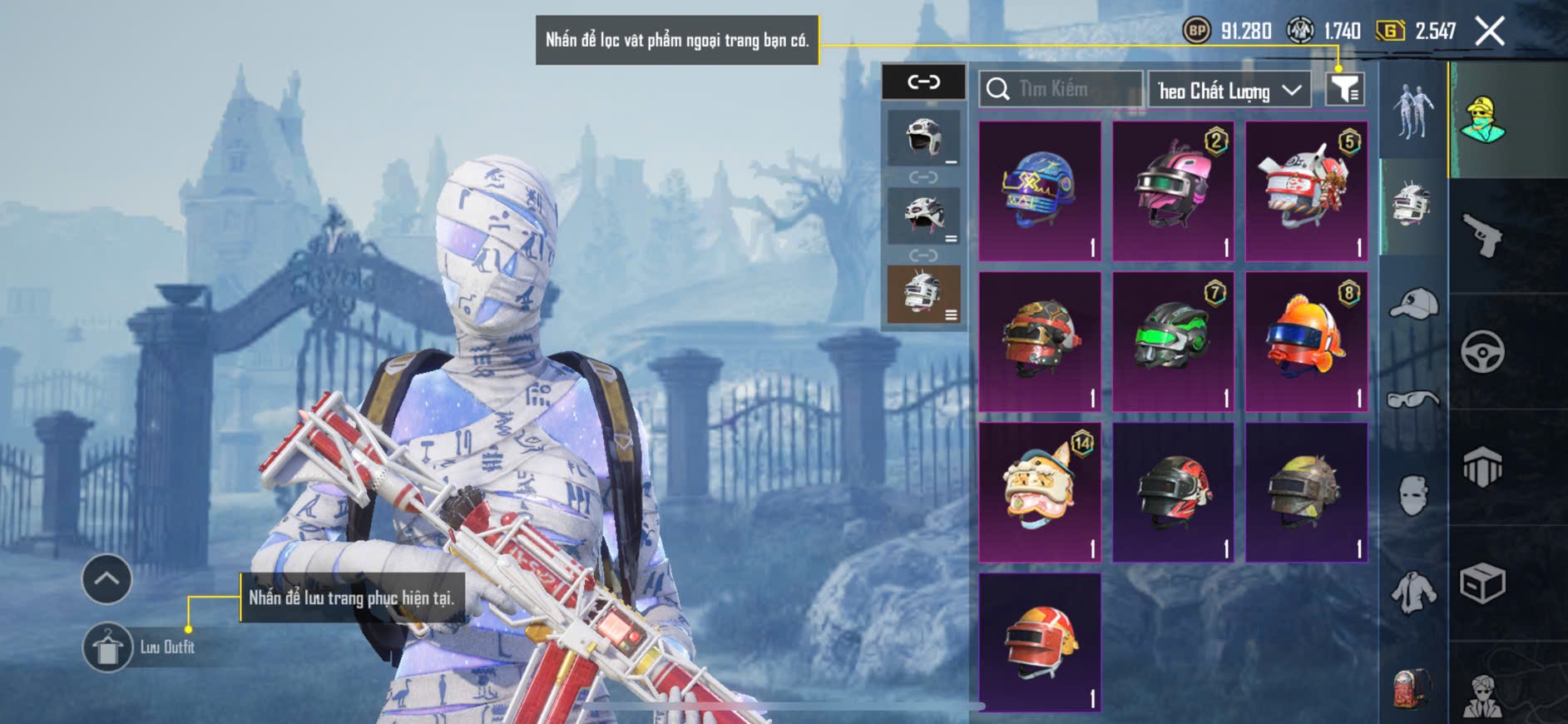Image resolution: width=1568 pixels, height=724 pixels.
Task: Switch to the pistol weapon skins tab
Action: tap(1482, 236)
